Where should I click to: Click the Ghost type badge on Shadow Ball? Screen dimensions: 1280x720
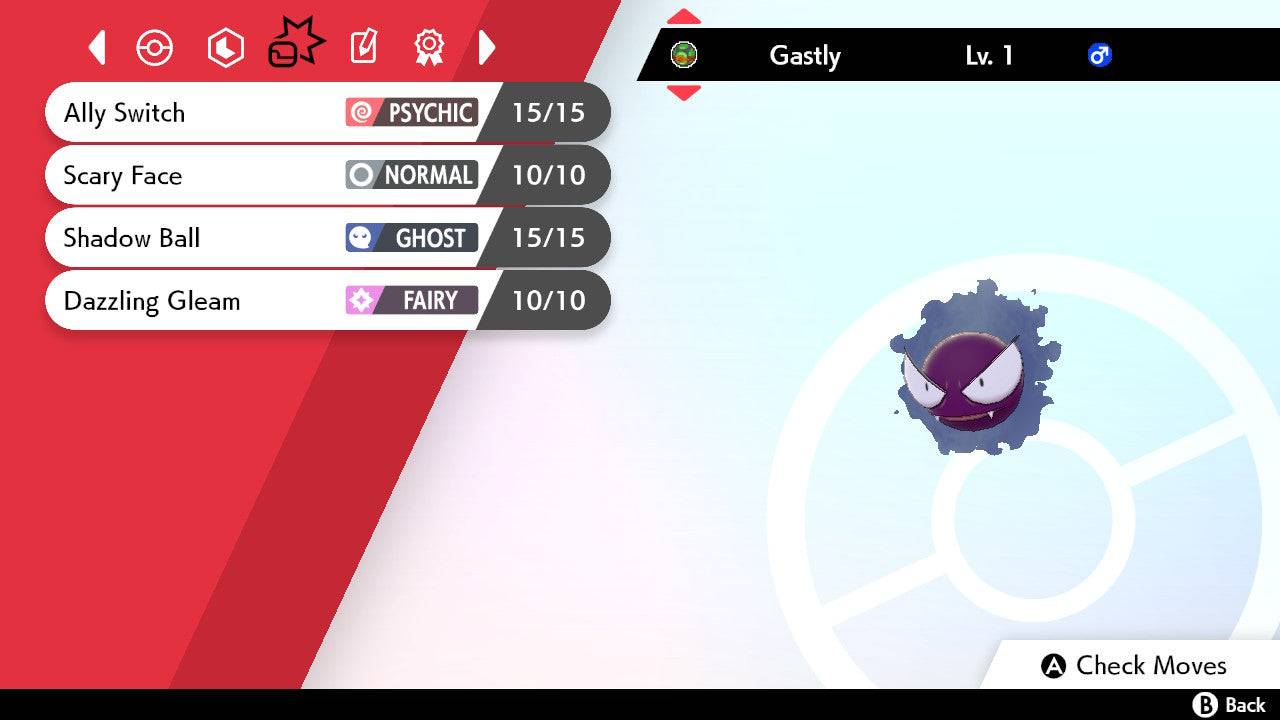411,238
